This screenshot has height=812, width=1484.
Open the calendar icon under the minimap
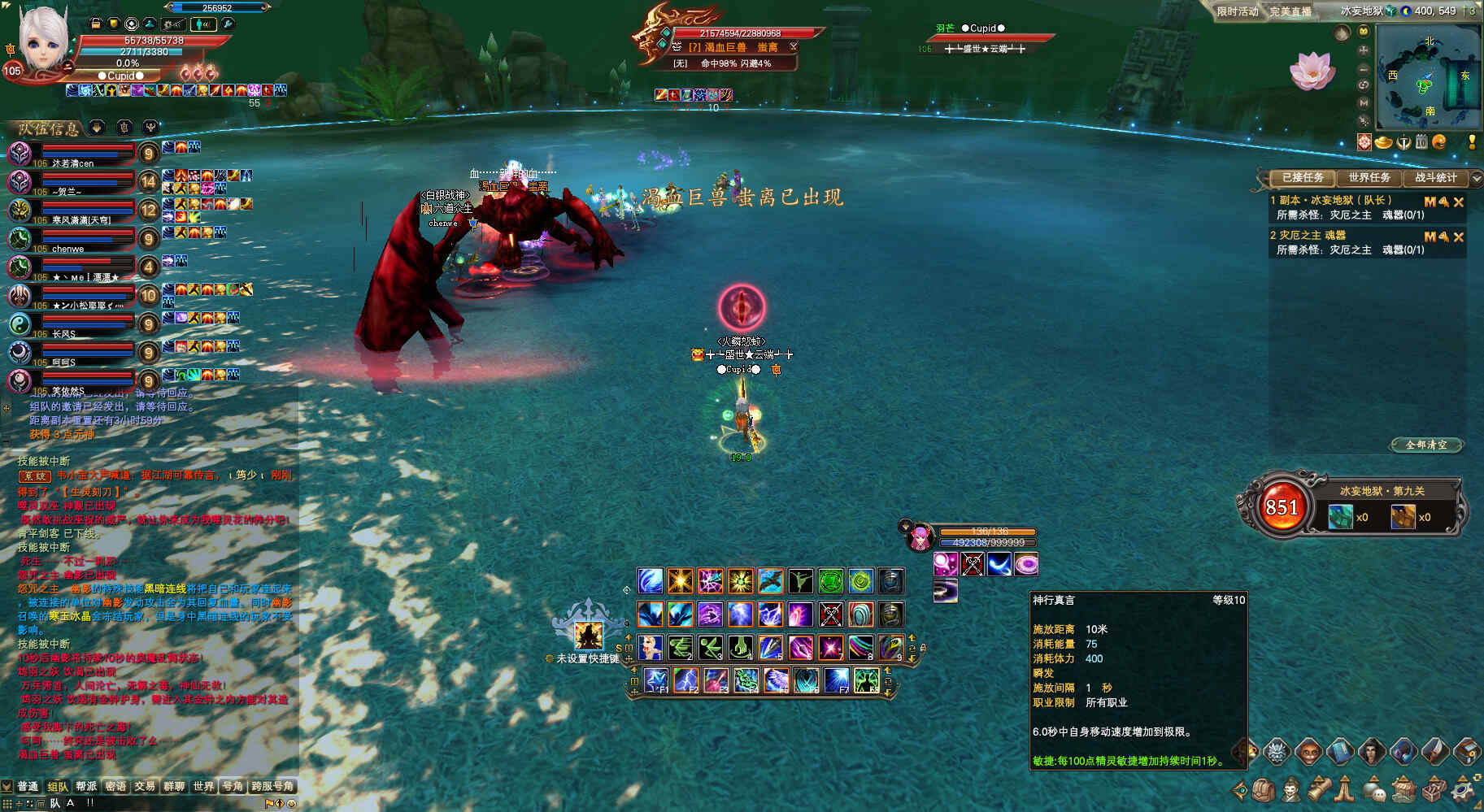coord(1421,142)
